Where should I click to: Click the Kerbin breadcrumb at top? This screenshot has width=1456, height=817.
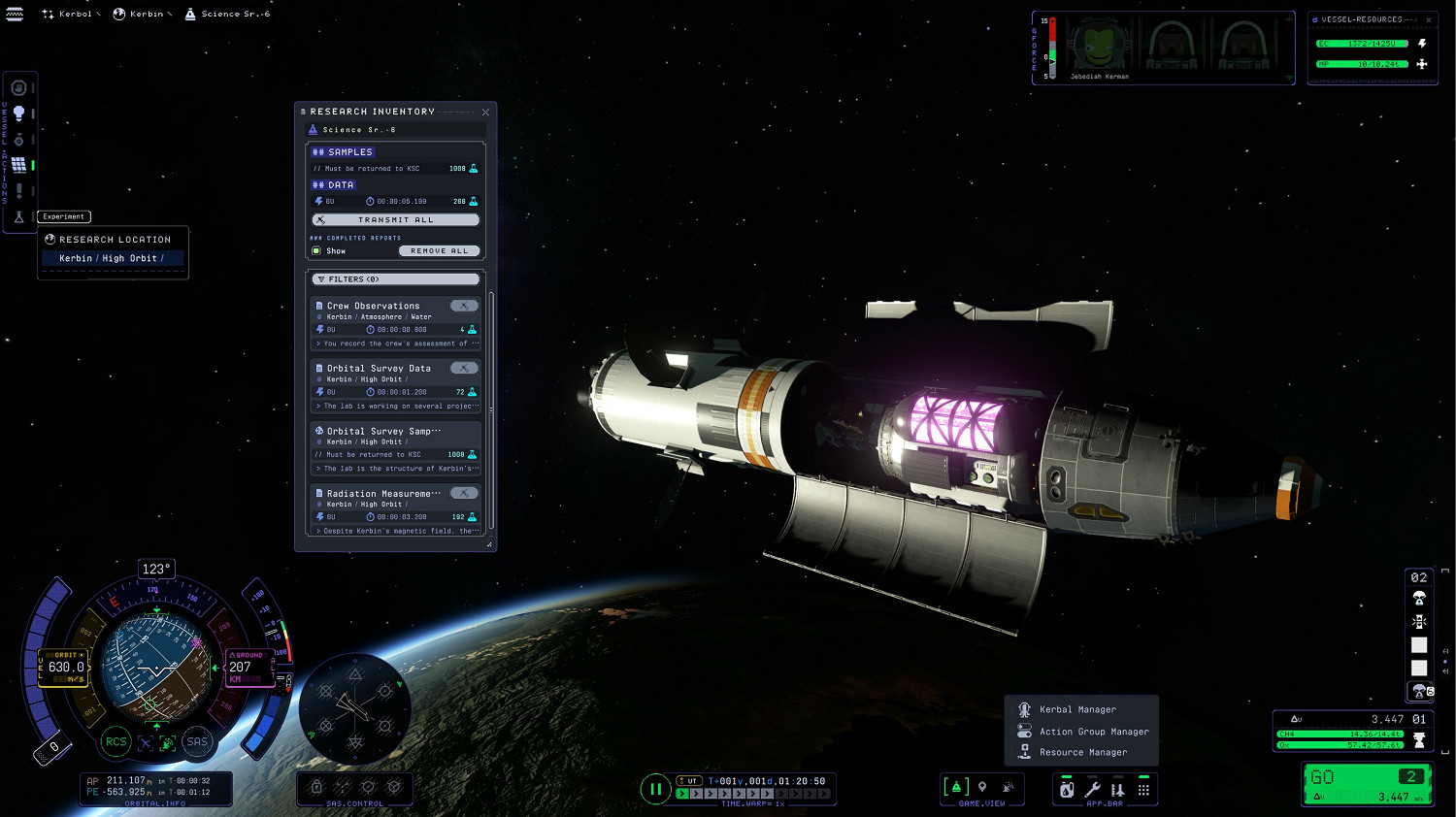point(146,14)
